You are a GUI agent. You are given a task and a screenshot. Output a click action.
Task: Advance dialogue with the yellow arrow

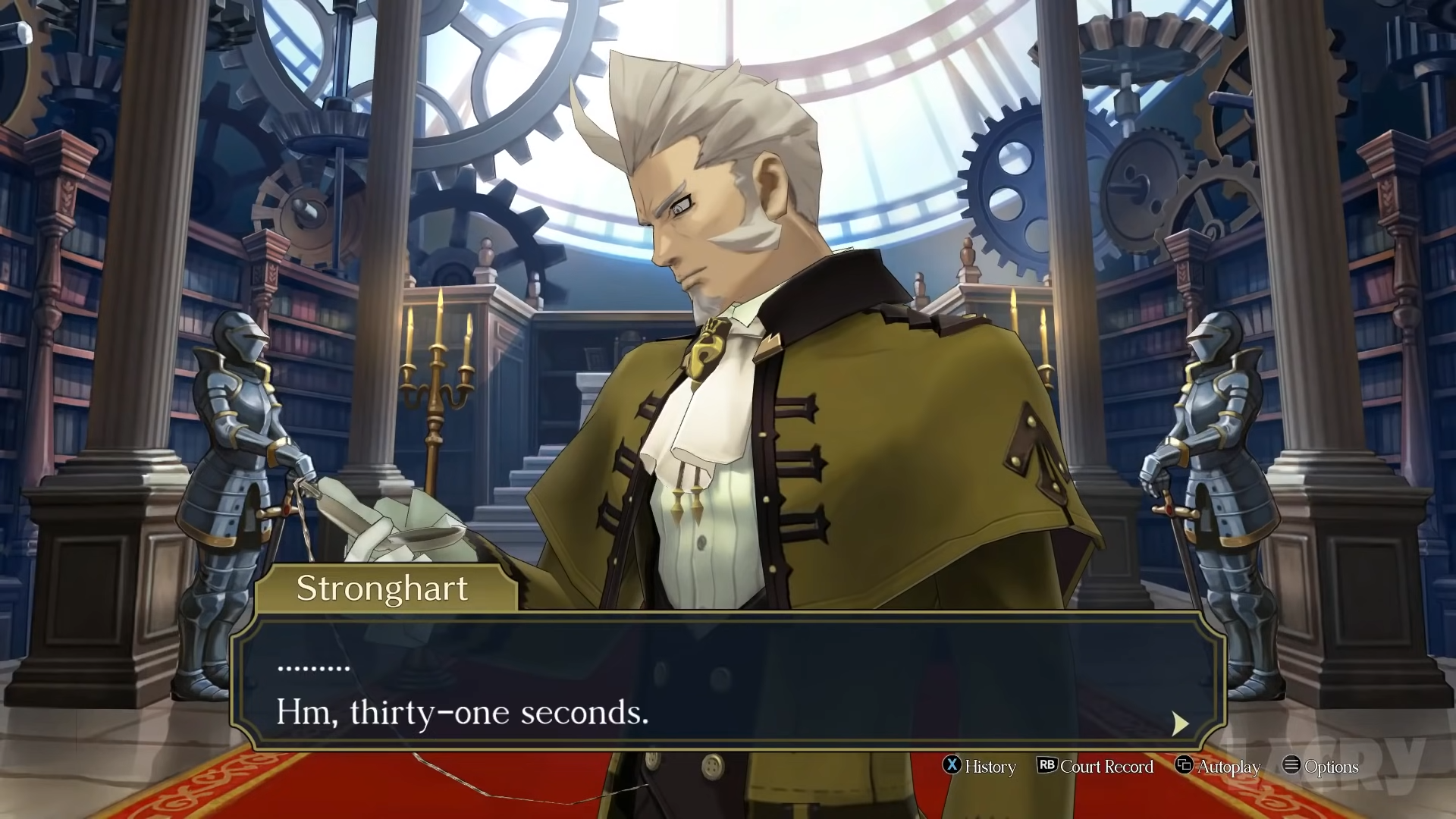coord(1179,723)
